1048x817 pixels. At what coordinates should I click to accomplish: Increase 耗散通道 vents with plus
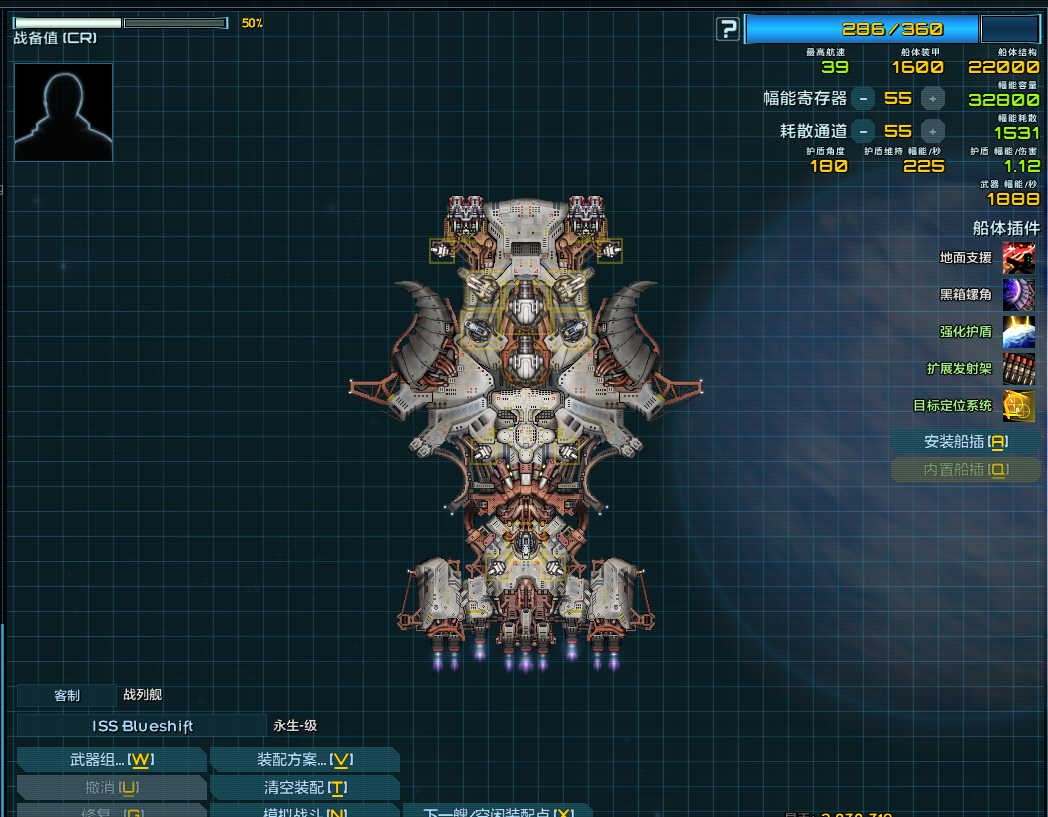(932, 131)
